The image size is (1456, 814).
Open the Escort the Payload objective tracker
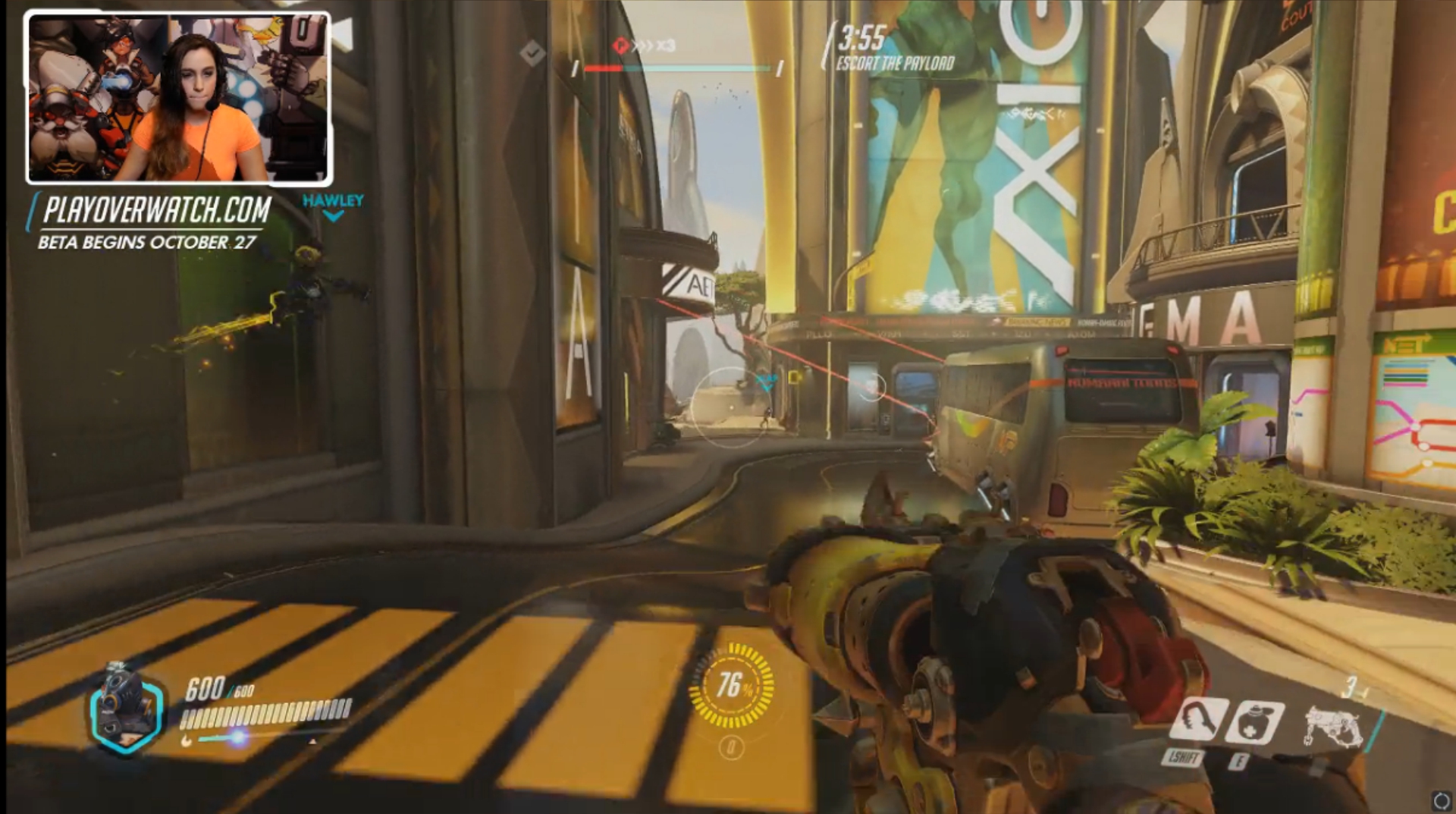coord(895,64)
